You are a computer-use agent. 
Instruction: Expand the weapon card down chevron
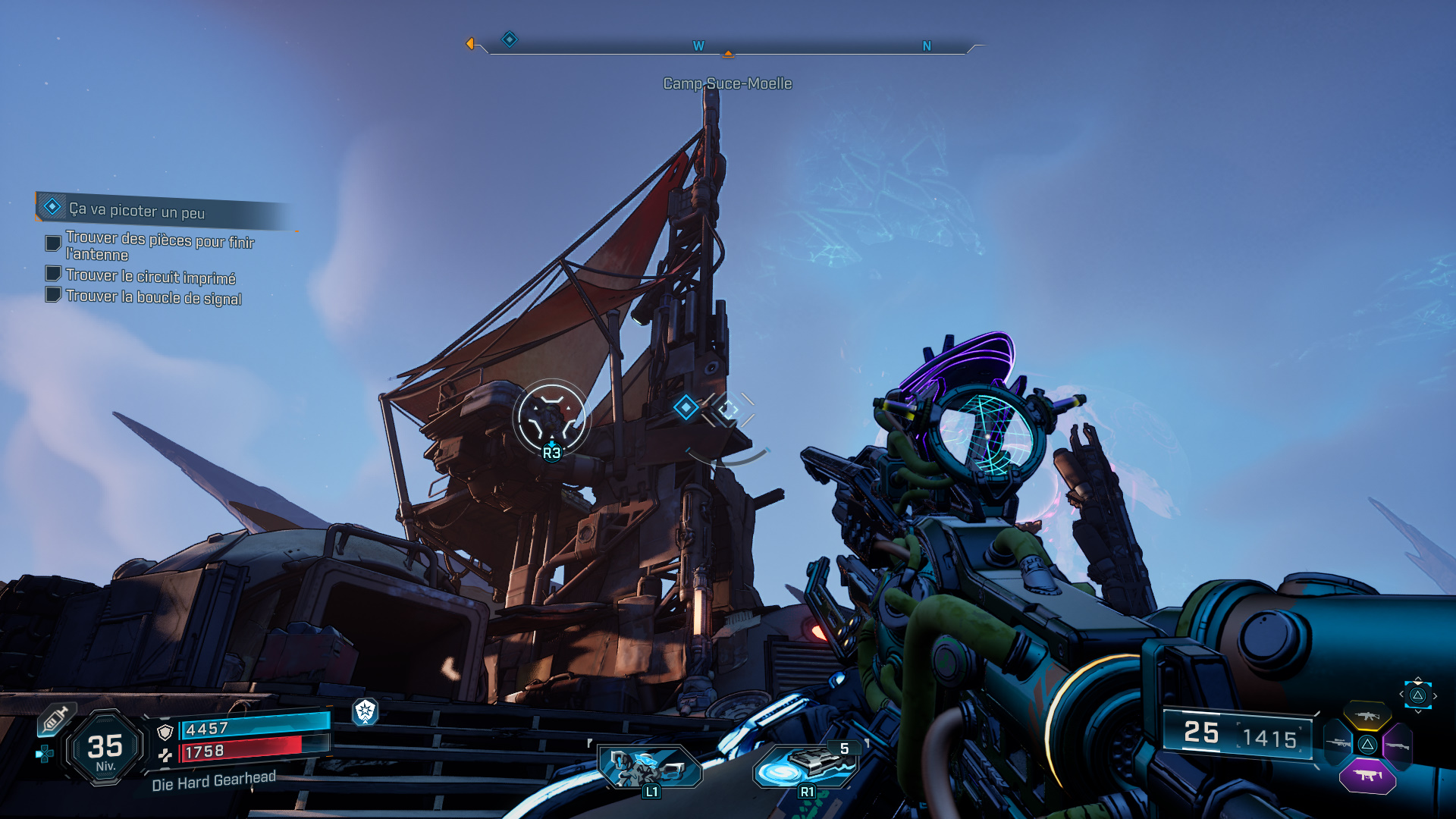tap(1418, 712)
